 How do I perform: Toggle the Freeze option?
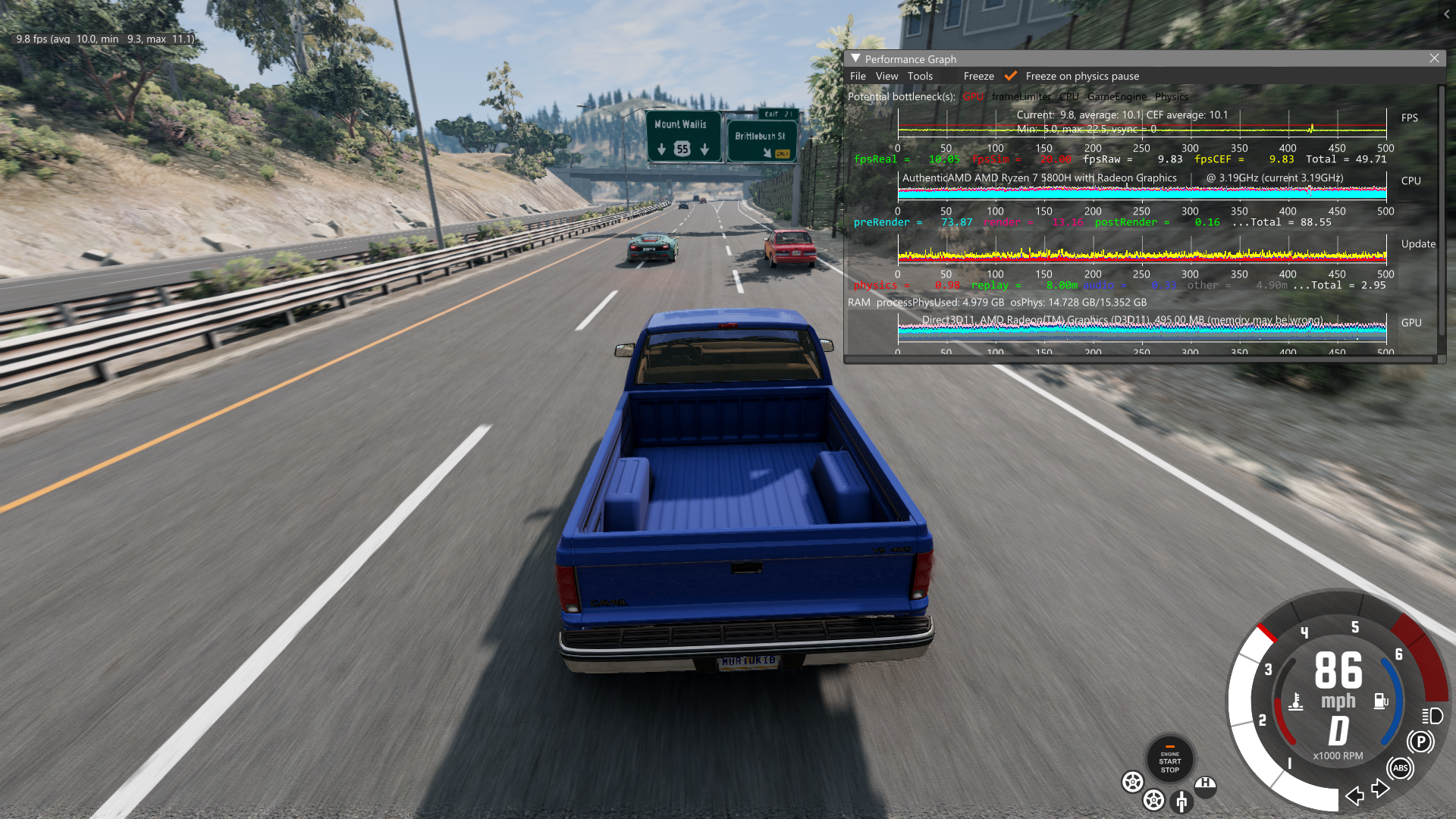point(978,76)
